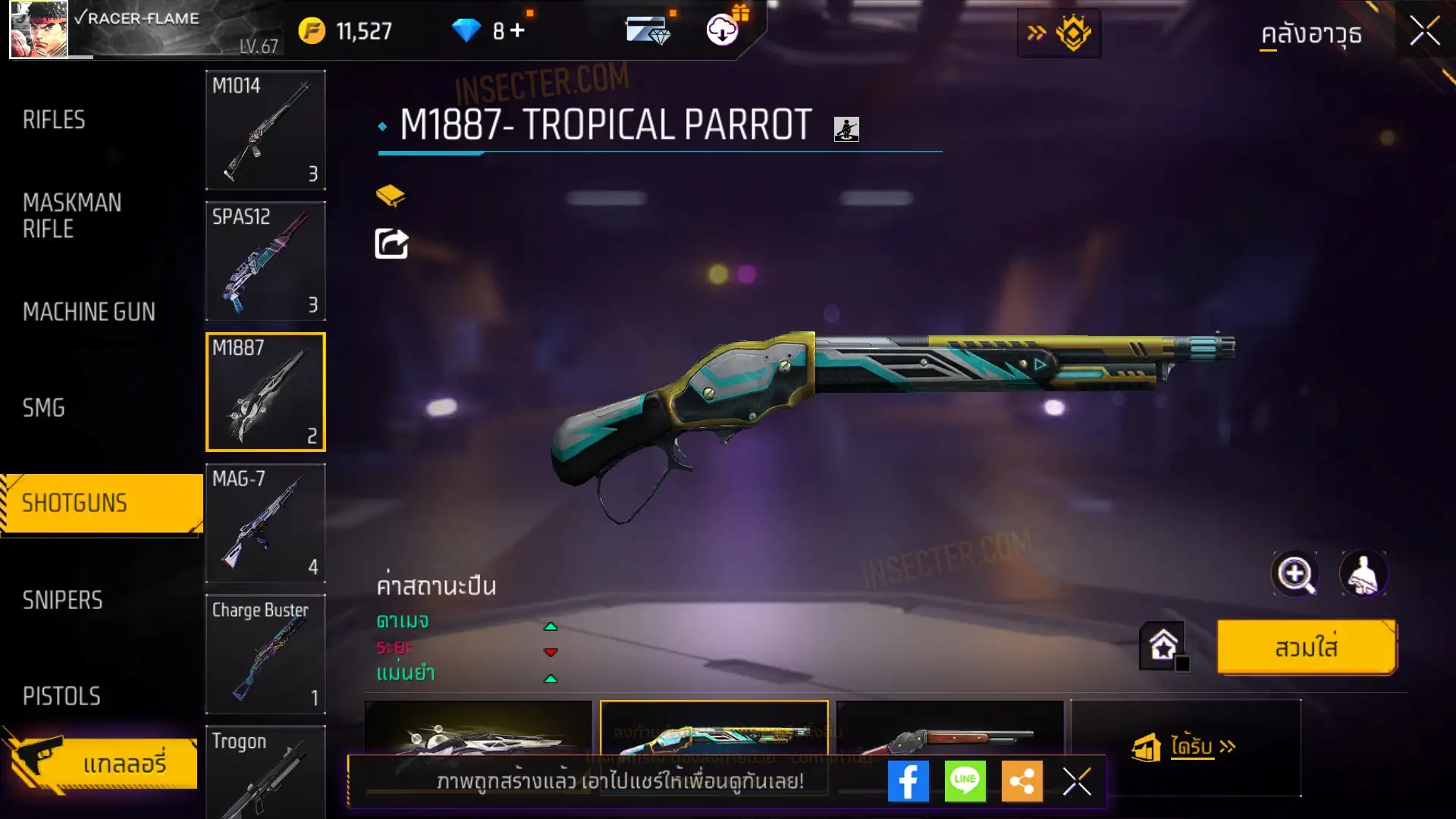Open the MACHINE GUN category
Viewport: 1456px width, 819px height.
(x=89, y=312)
